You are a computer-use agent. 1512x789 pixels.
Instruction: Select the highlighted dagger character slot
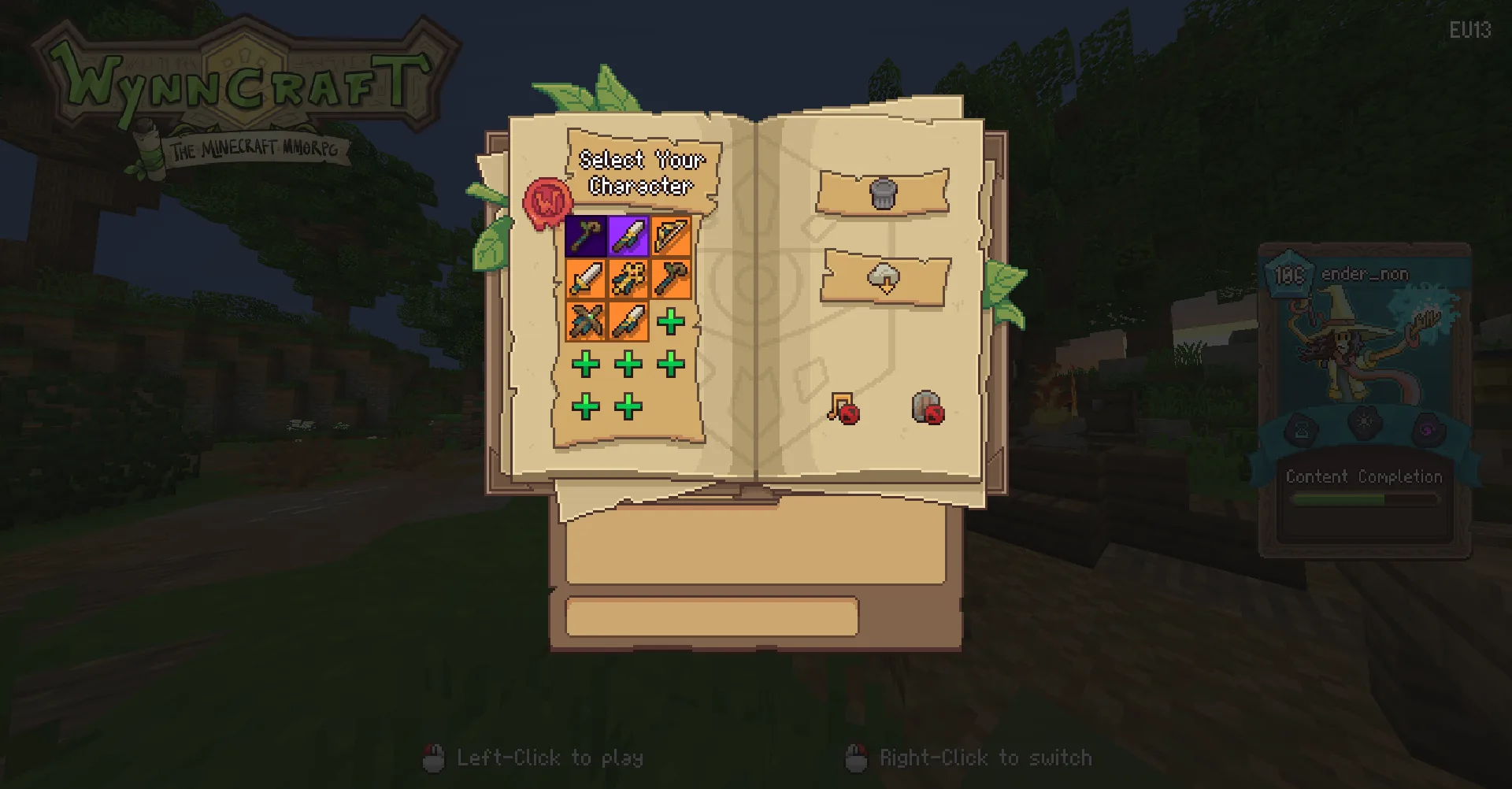point(628,237)
